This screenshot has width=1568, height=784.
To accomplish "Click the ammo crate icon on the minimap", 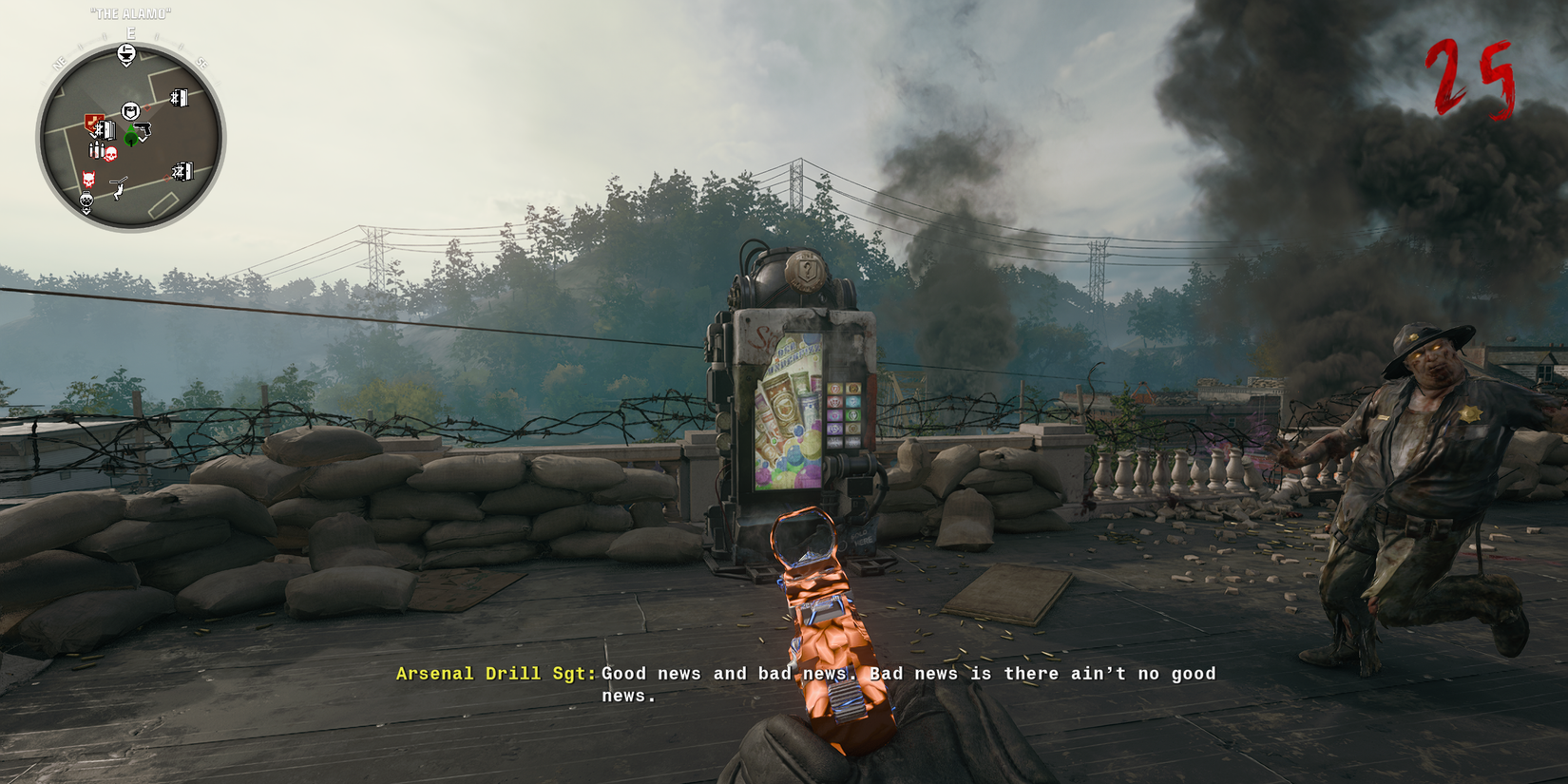I will pyautogui.click(x=96, y=148).
